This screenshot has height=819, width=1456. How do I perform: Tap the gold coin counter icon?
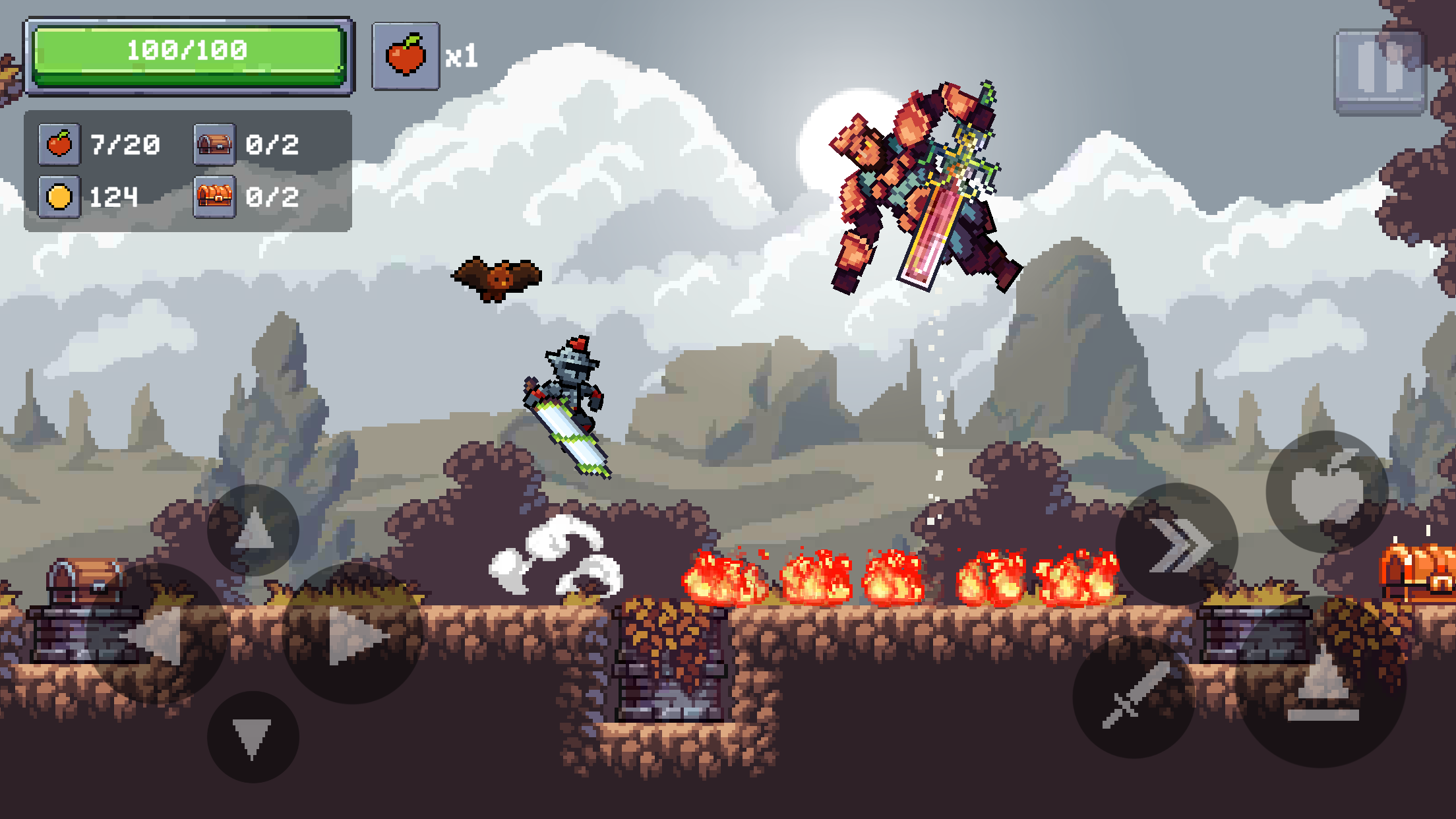tap(59, 197)
